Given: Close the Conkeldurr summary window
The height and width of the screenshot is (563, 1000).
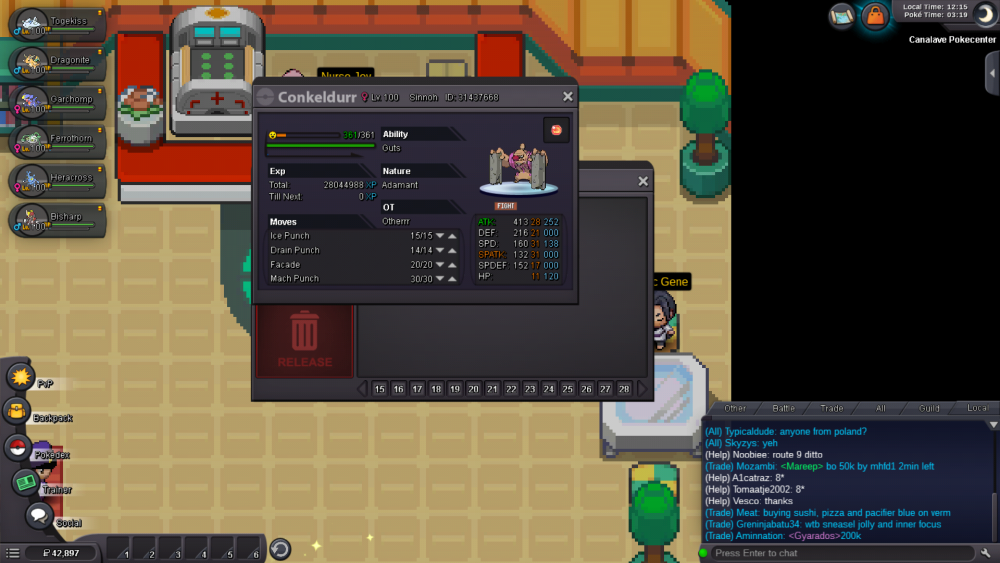Looking at the screenshot, I should click(568, 97).
